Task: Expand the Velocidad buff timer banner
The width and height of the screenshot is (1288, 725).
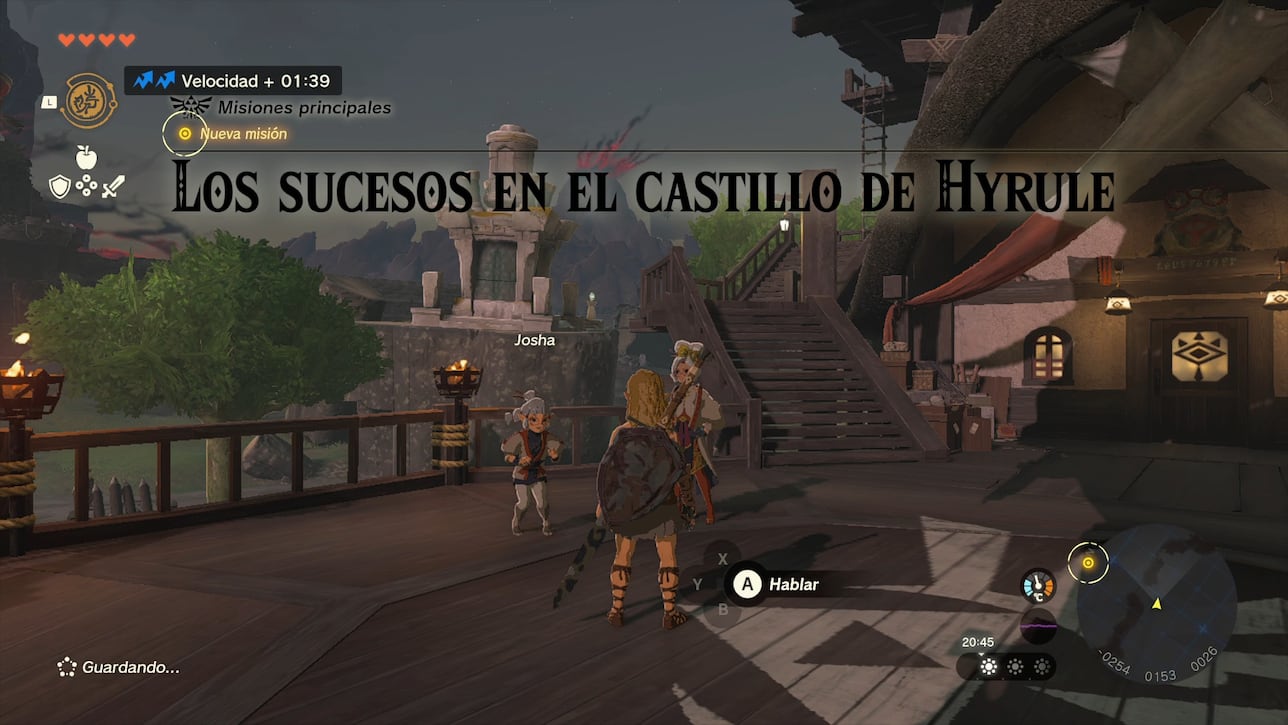Action: tap(230, 80)
